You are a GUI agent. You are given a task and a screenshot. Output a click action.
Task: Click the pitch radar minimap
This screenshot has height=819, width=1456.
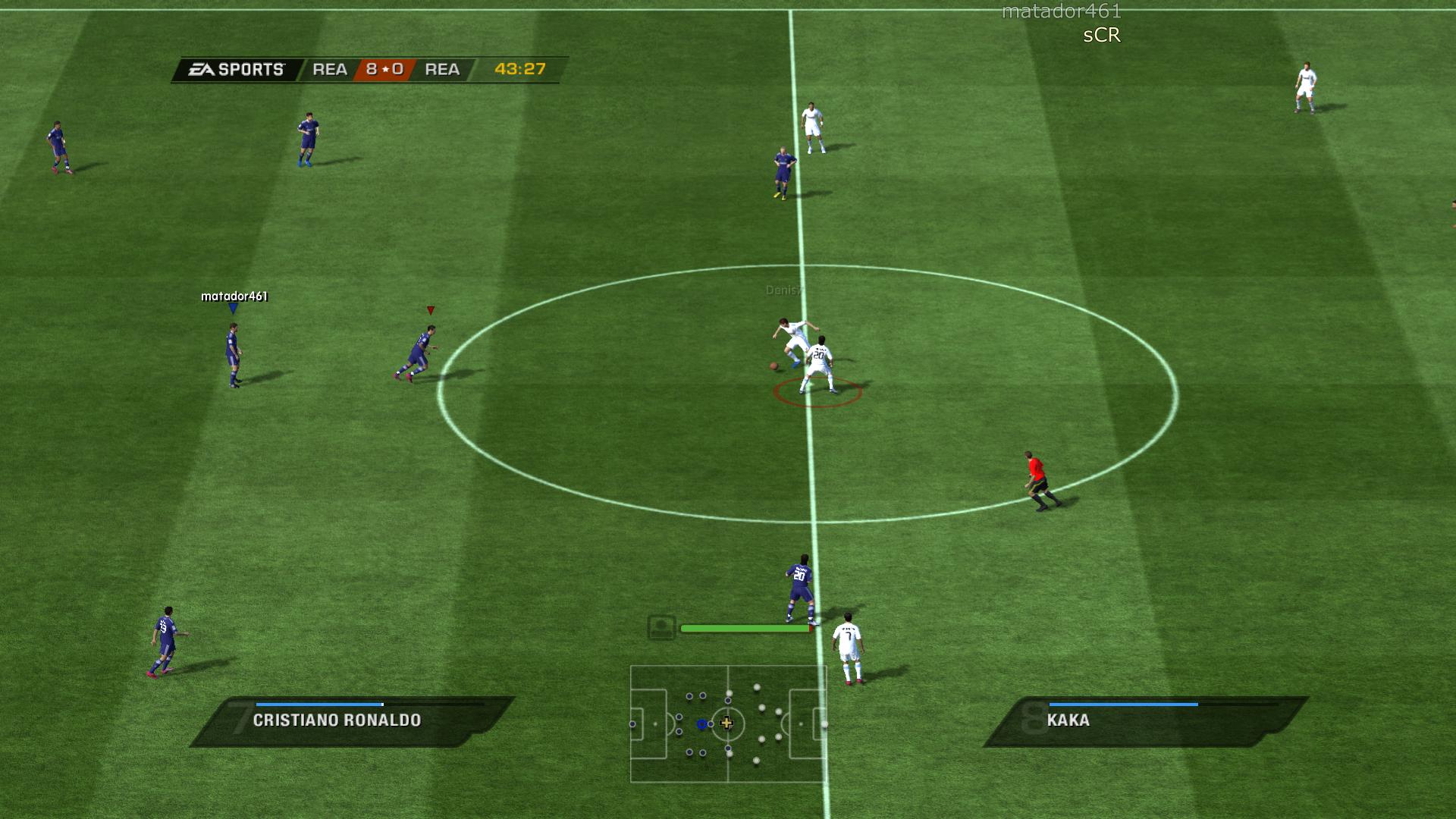tap(728, 723)
